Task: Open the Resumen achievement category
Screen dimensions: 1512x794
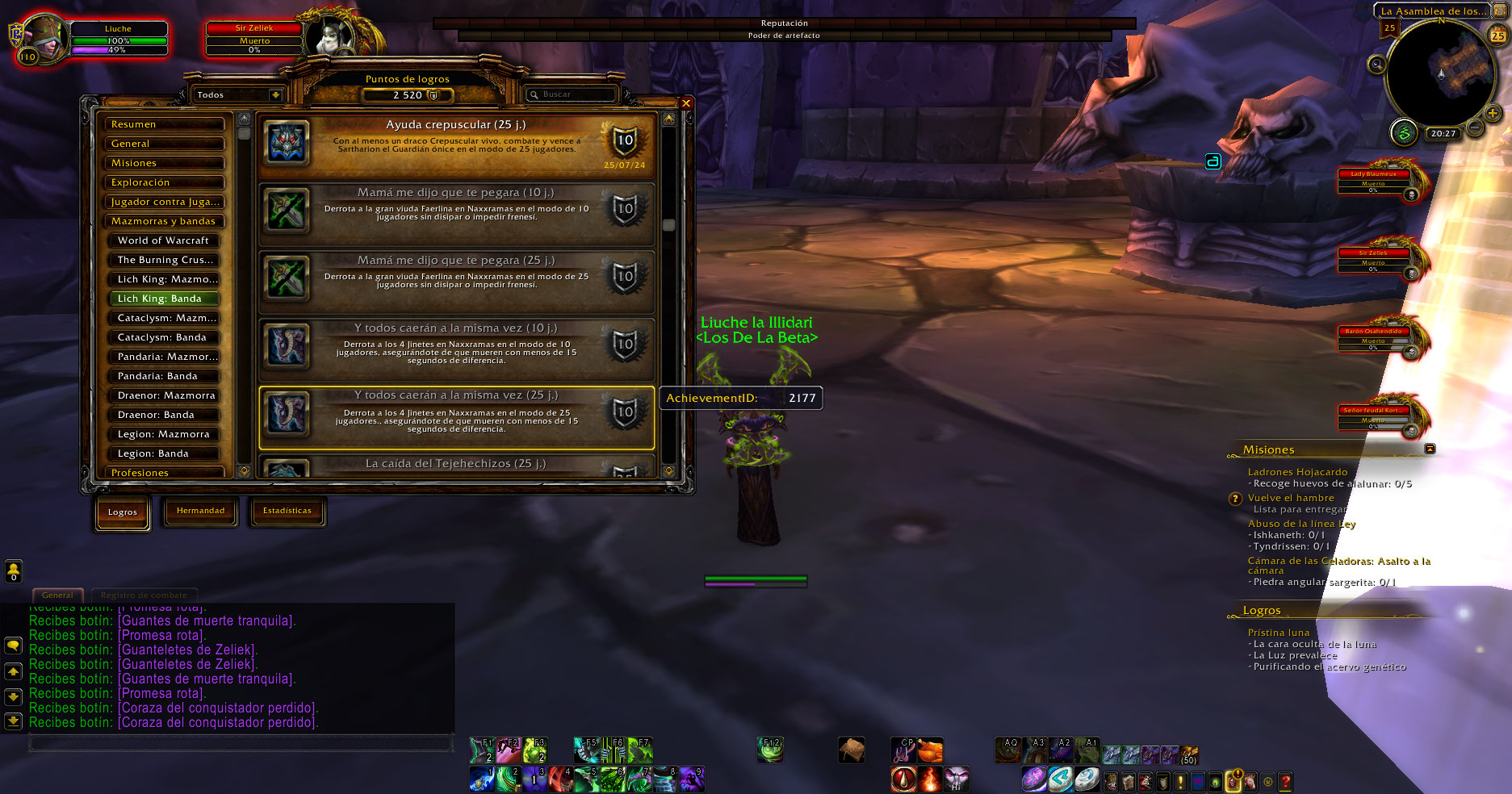Action: 165,124
